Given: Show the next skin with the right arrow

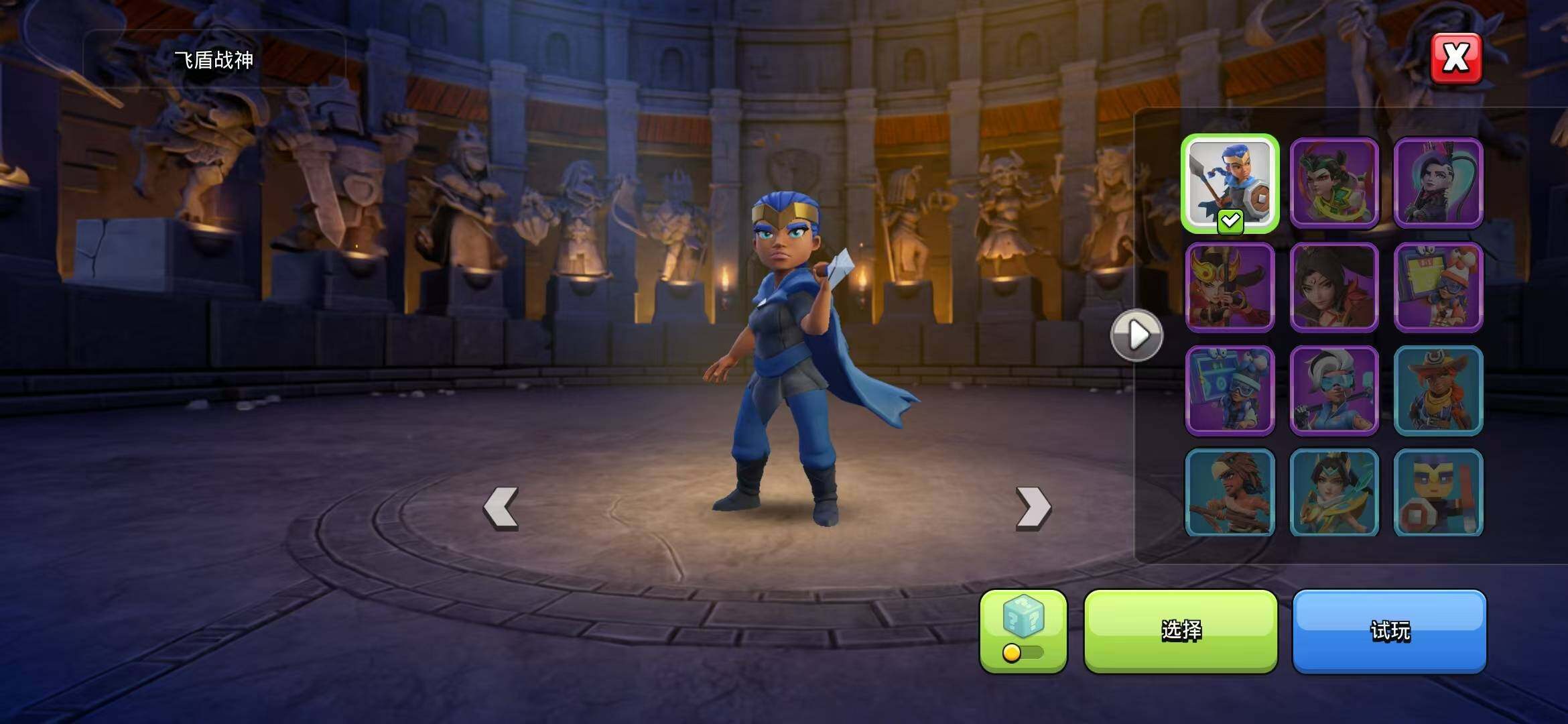Looking at the screenshot, I should (x=1033, y=508).
